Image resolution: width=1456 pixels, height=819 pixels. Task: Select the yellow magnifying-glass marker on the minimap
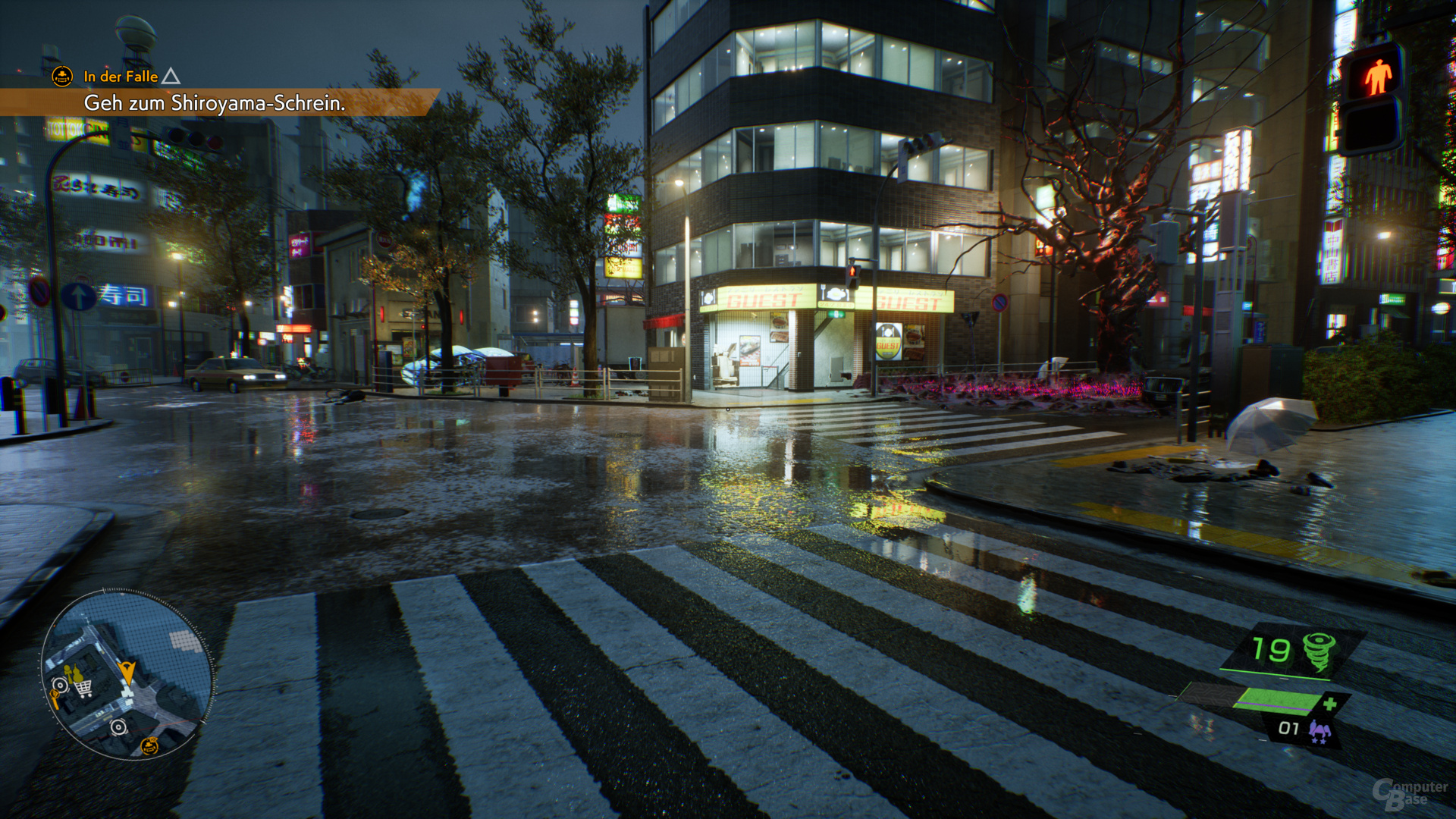click(55, 696)
